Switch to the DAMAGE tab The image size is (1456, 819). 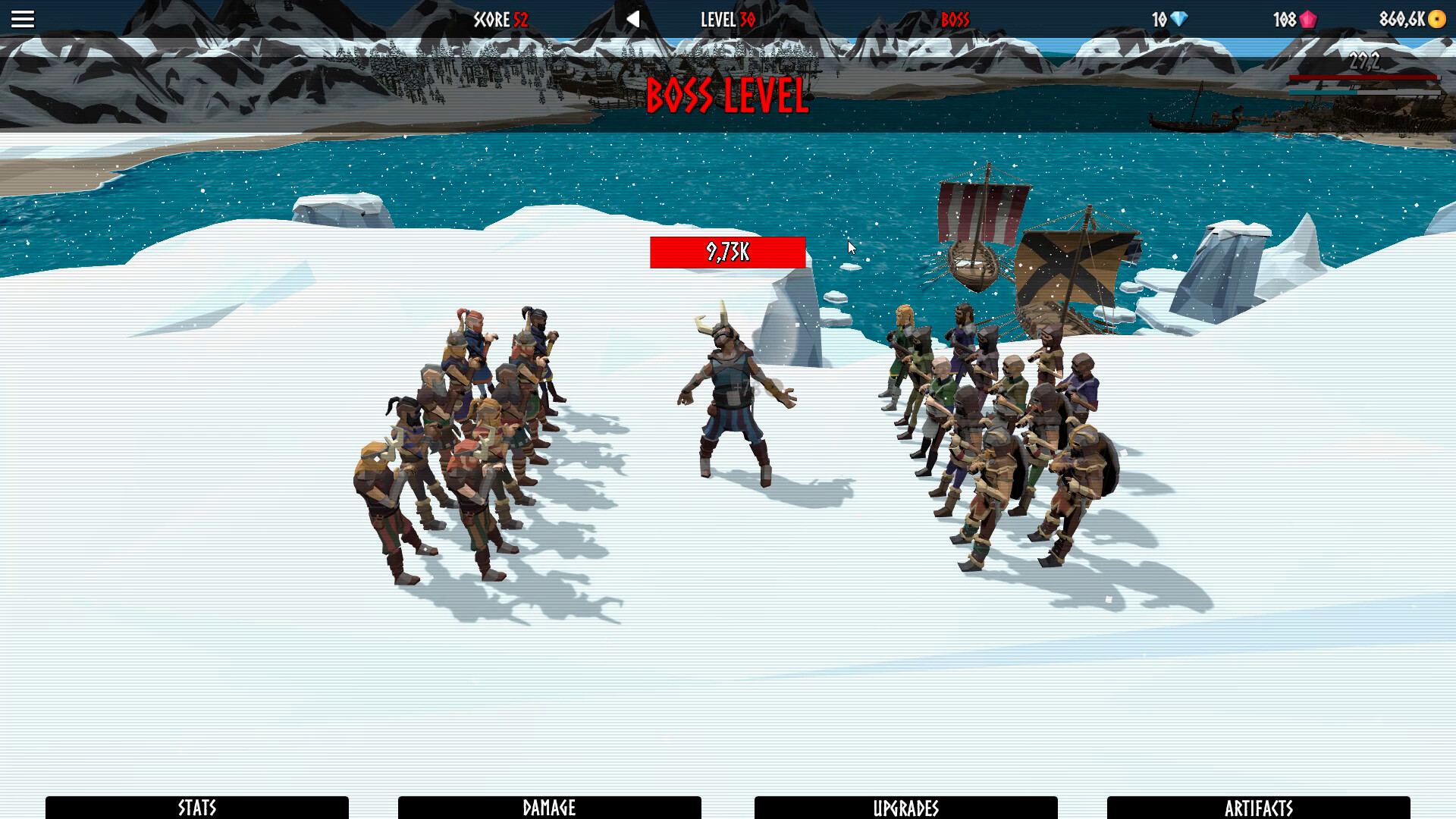tap(550, 808)
